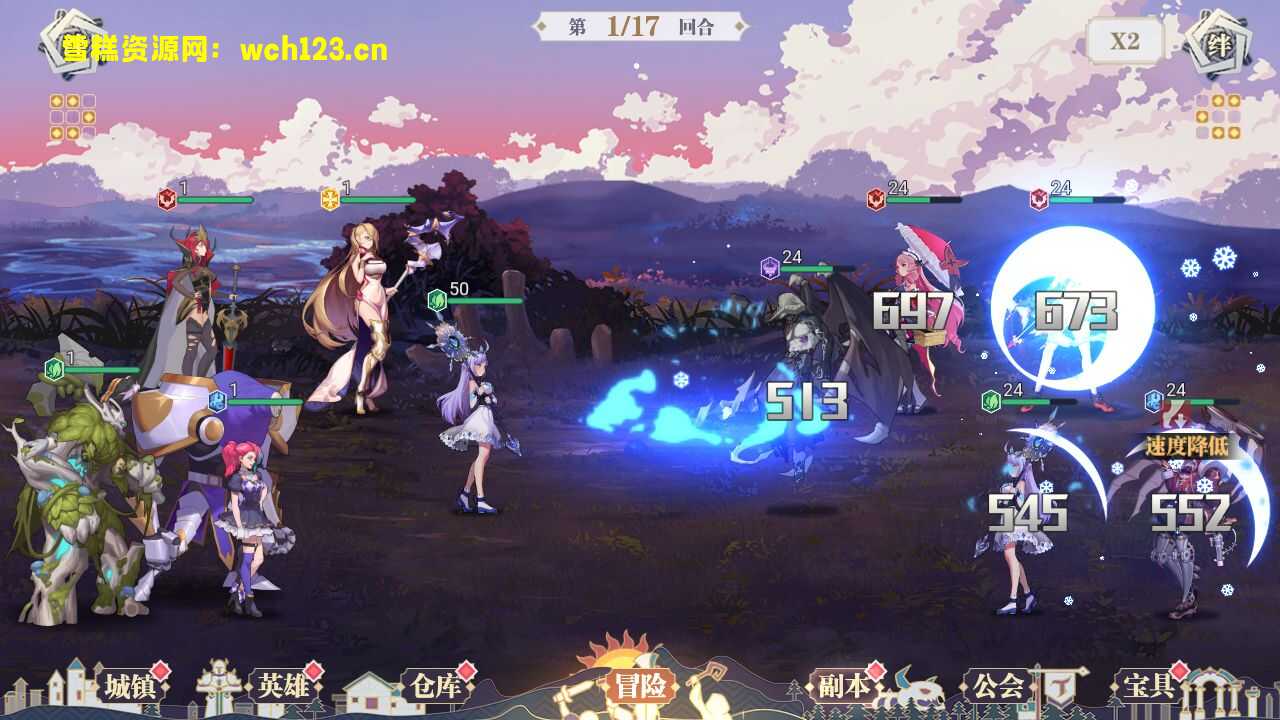
Task: Open the left team formation grid
Action: pos(73,117)
